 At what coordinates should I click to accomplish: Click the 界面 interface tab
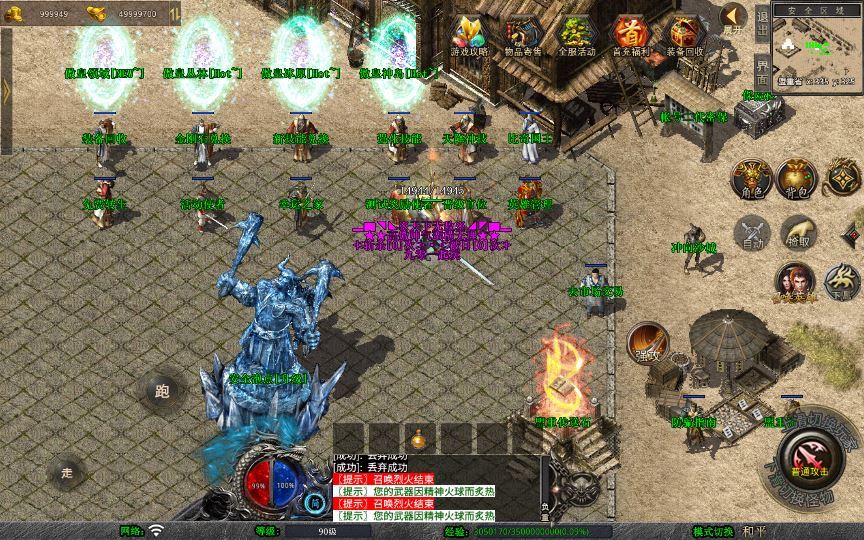point(762,71)
